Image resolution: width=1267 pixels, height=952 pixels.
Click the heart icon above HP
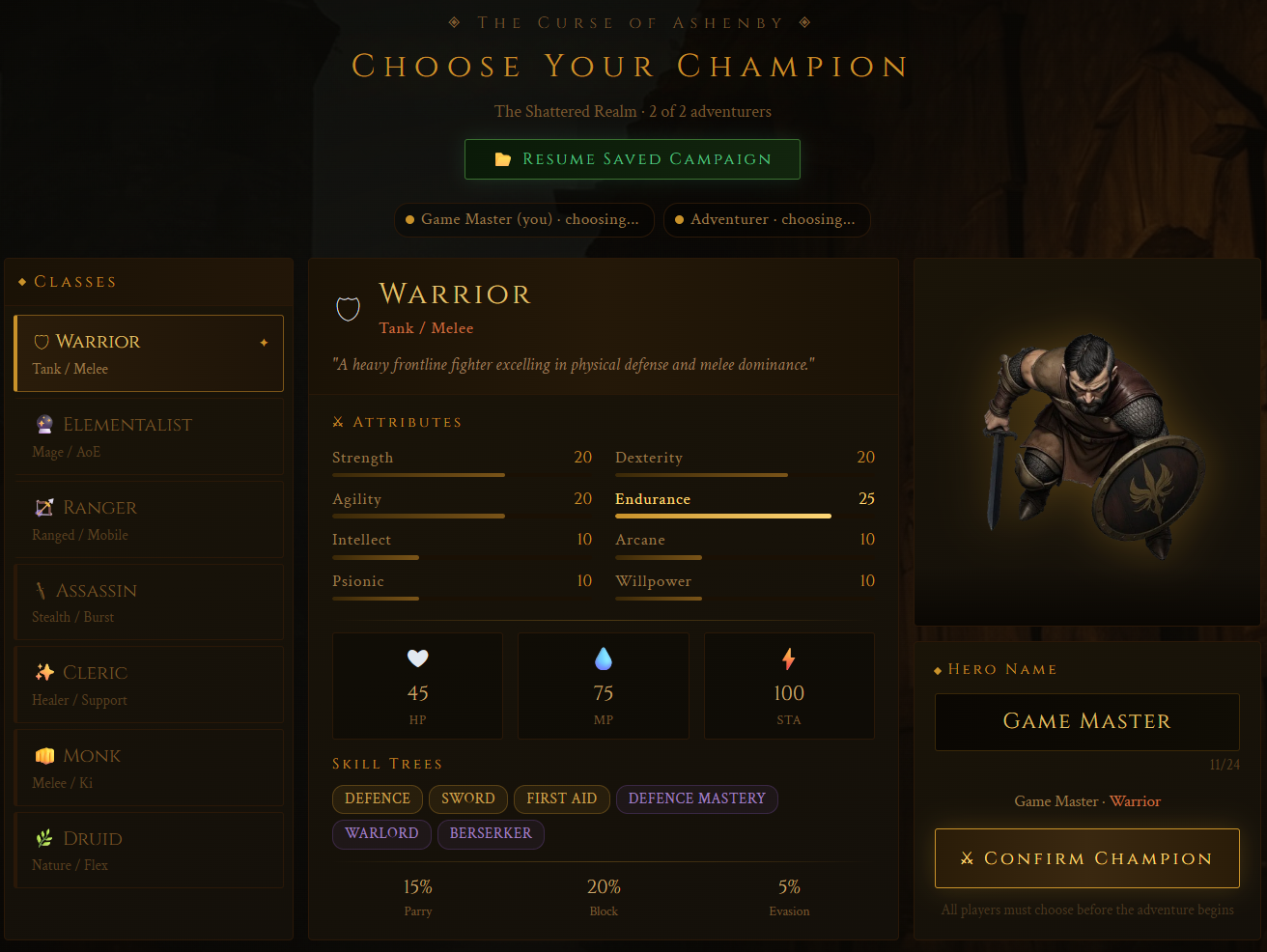point(417,658)
